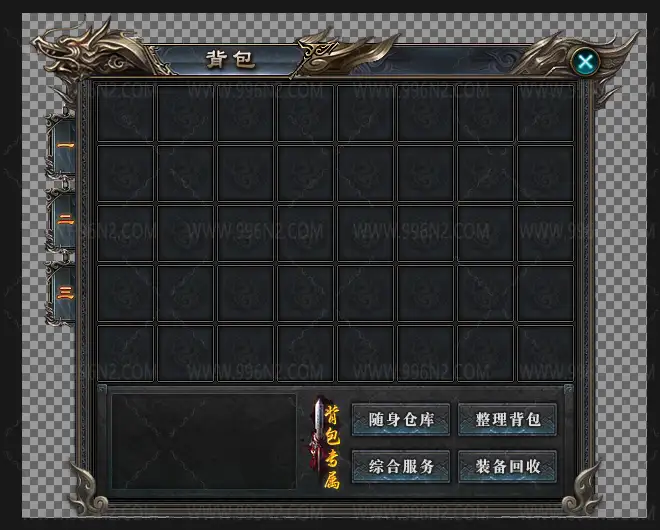Viewport: 660px width, 530px height.
Task: Select the 装备回收 equipment recycle button
Action: pyautogui.click(x=507, y=466)
